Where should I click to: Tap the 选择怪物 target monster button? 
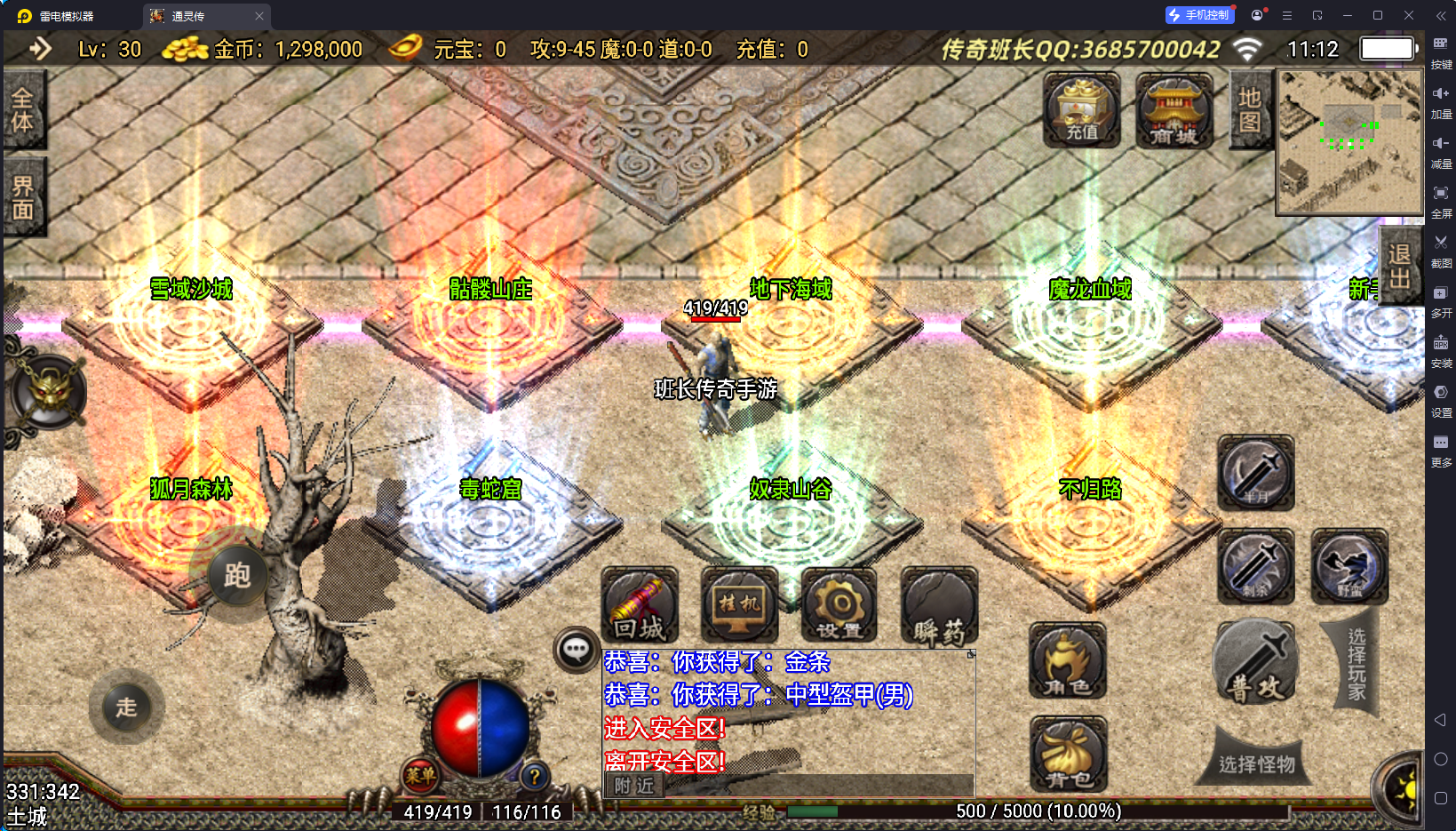coord(1255,763)
